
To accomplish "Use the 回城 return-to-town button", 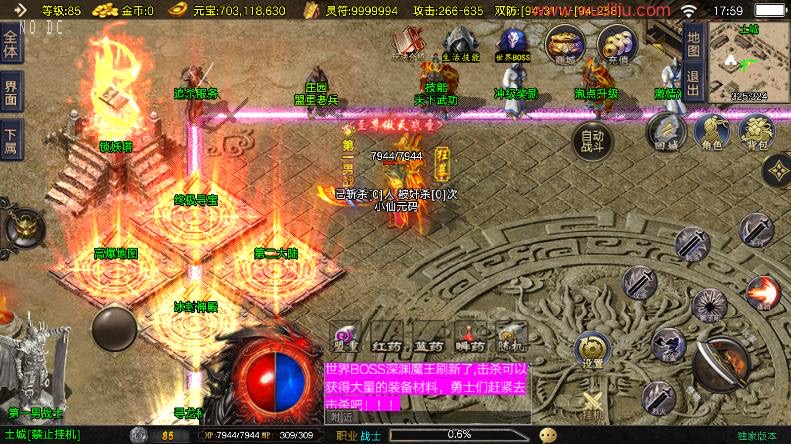I will click(665, 131).
